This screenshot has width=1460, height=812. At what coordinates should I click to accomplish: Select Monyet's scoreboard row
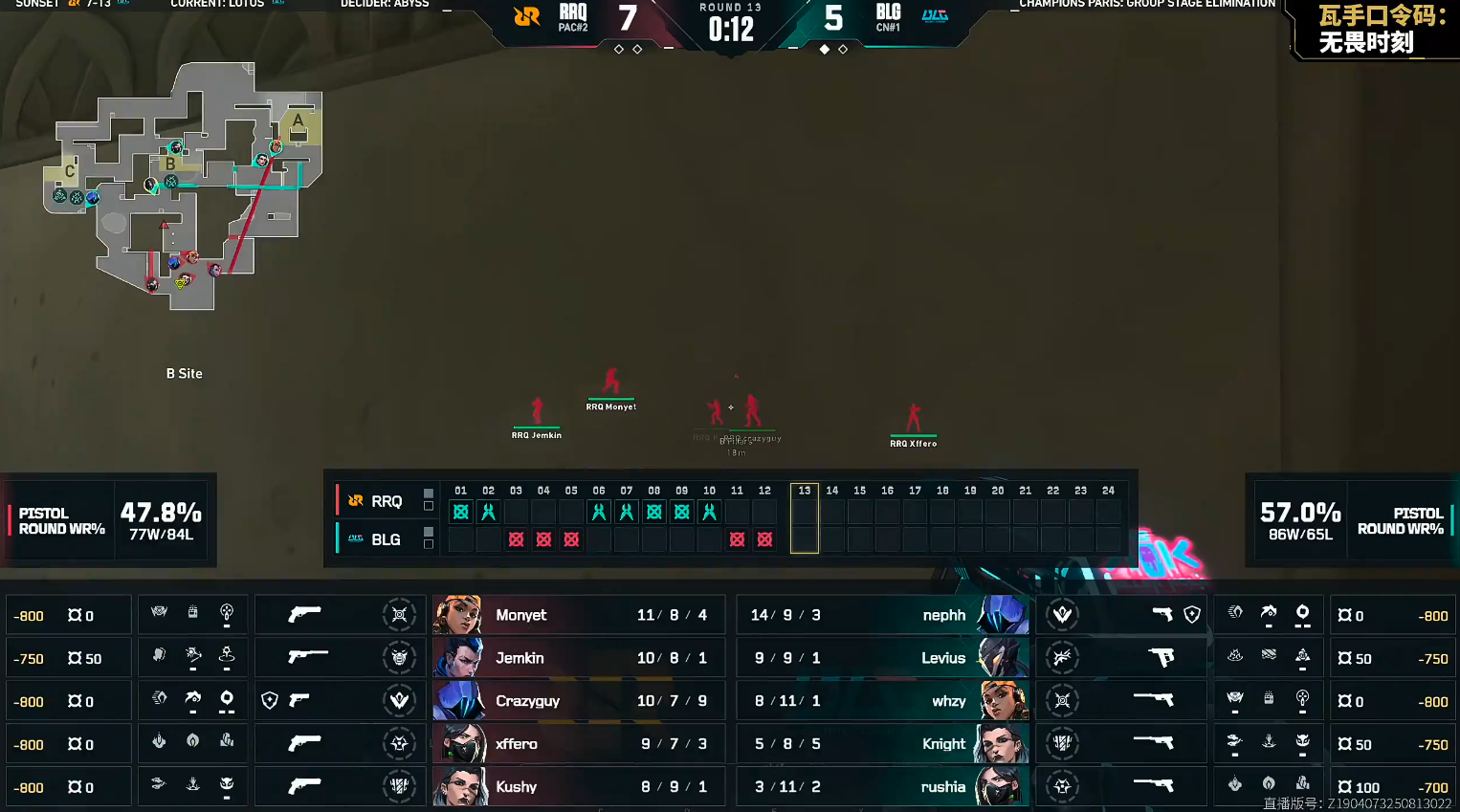pyautogui.click(x=579, y=615)
